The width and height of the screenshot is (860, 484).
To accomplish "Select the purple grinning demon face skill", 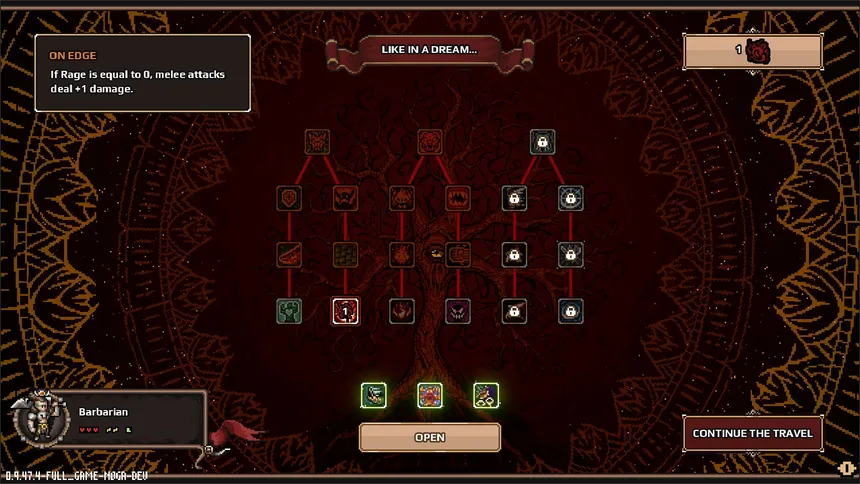I will pos(458,311).
